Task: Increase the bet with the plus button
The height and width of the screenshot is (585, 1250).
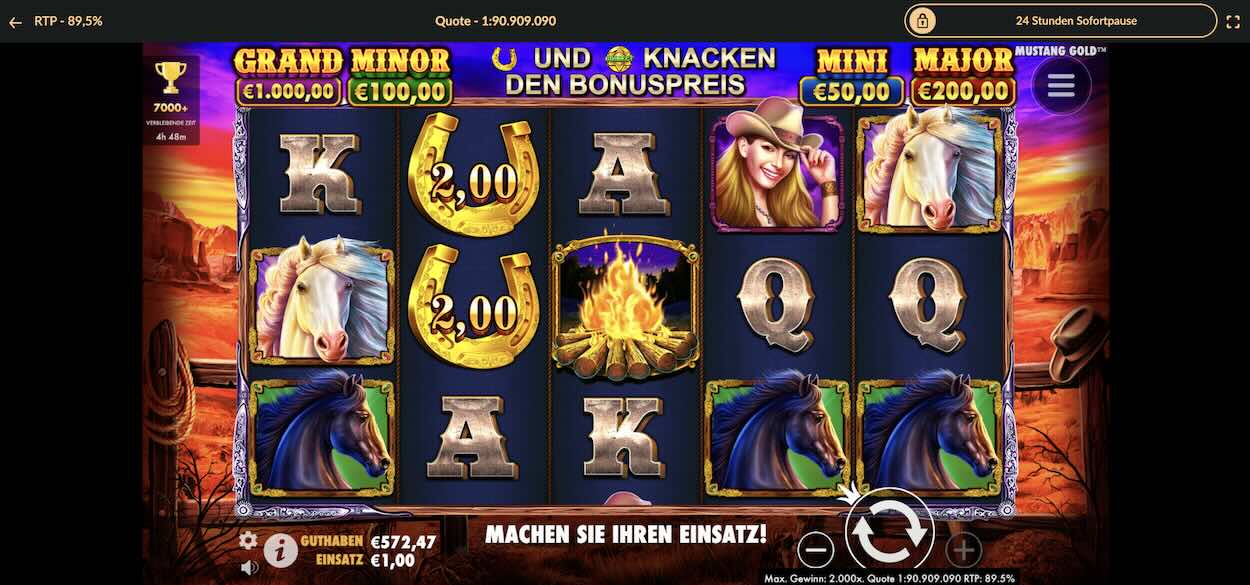Action: (963, 549)
